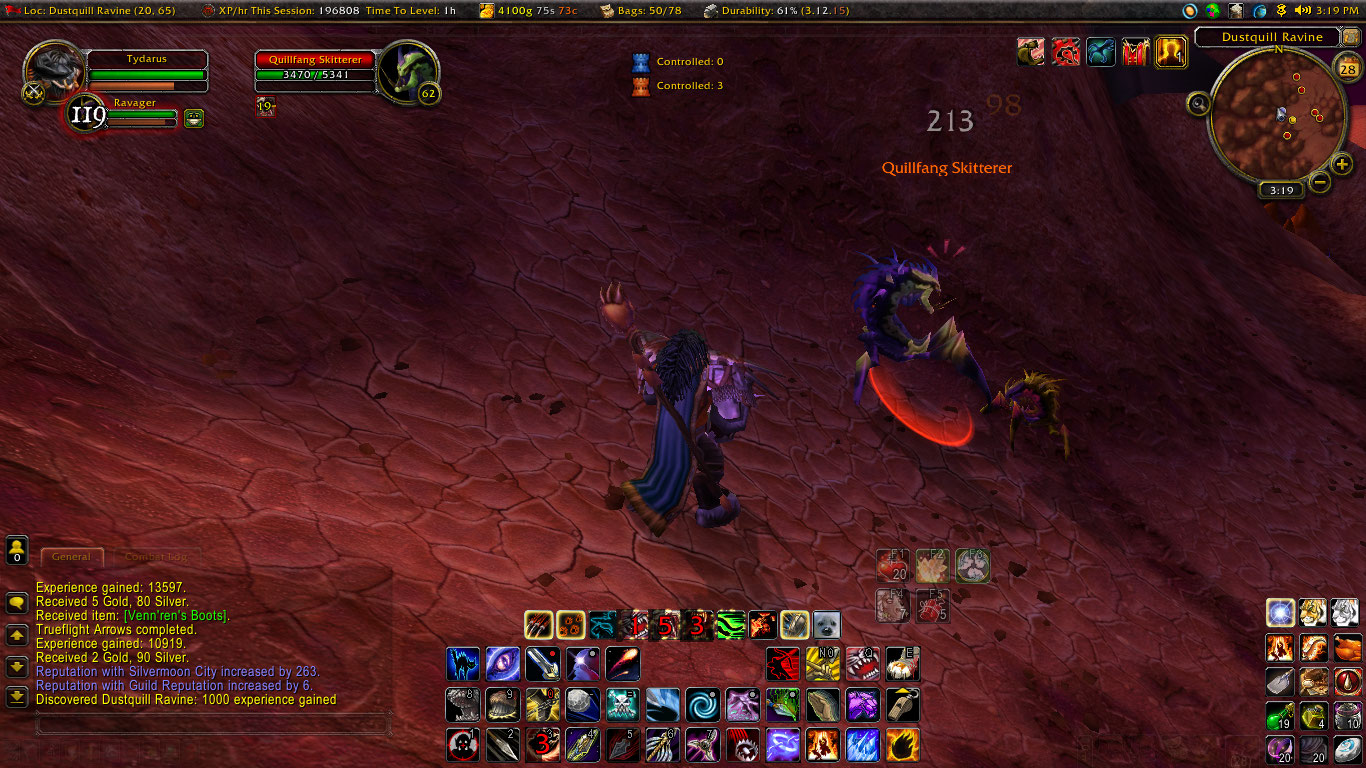Trigger the pet claw attack ability
The width and height of the screenshot is (1366, 768).
(x=539, y=626)
